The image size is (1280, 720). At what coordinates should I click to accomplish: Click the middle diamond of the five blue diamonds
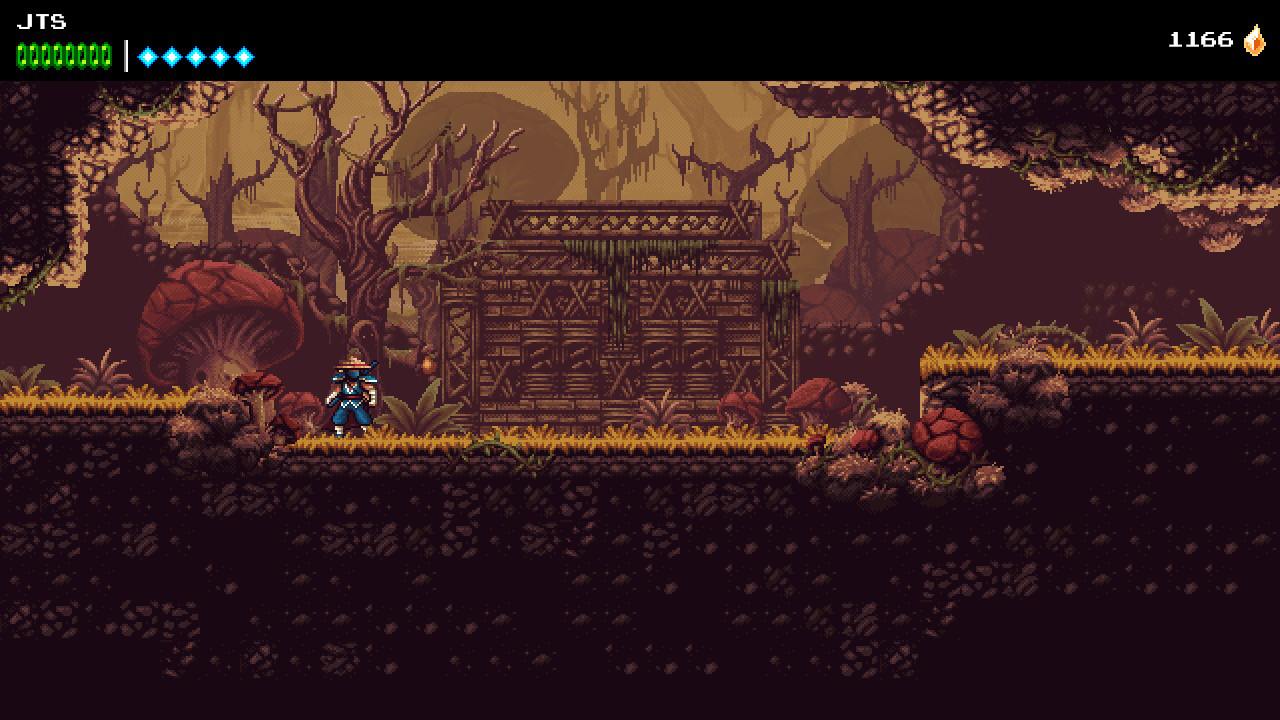tap(195, 56)
